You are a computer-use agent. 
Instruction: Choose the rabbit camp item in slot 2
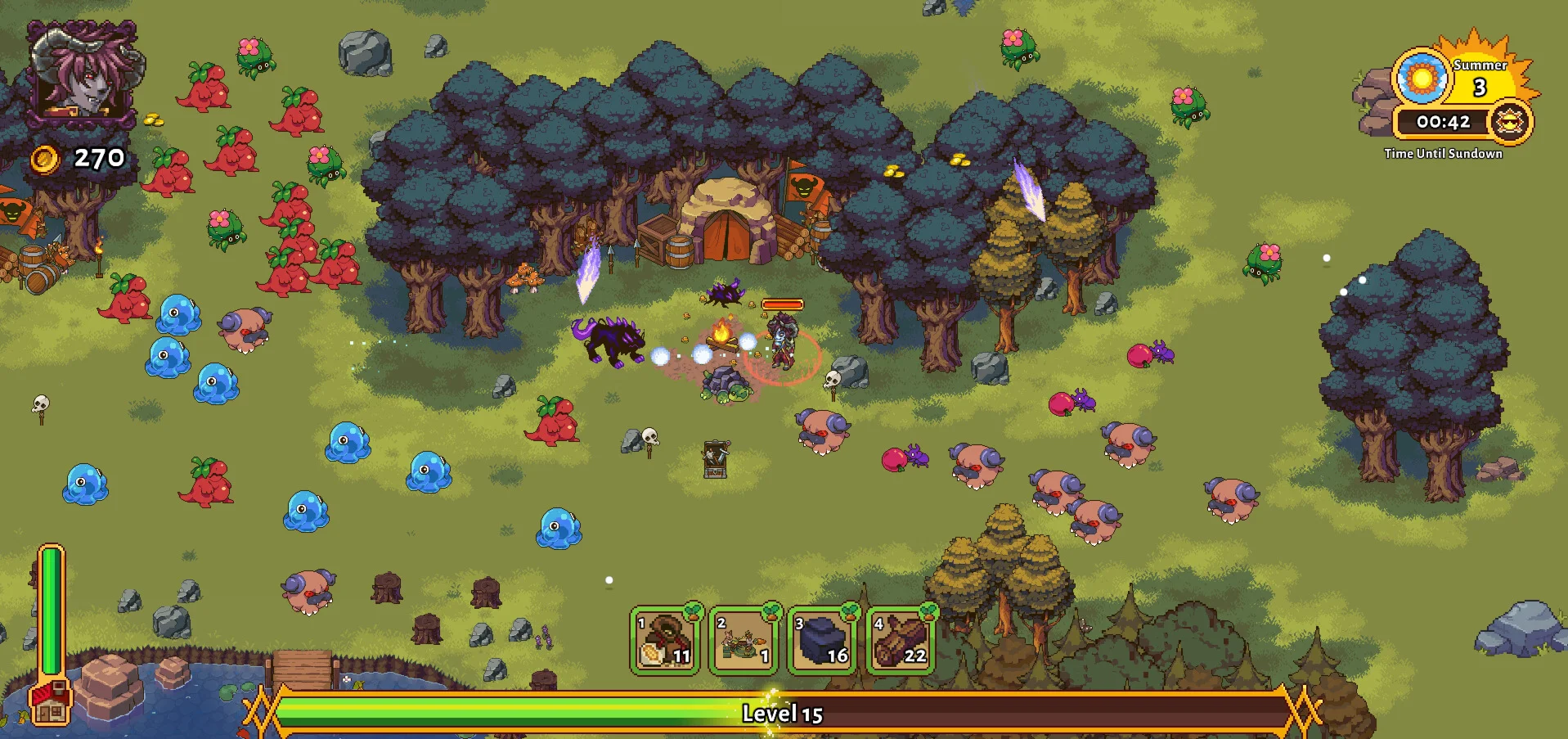point(743,641)
